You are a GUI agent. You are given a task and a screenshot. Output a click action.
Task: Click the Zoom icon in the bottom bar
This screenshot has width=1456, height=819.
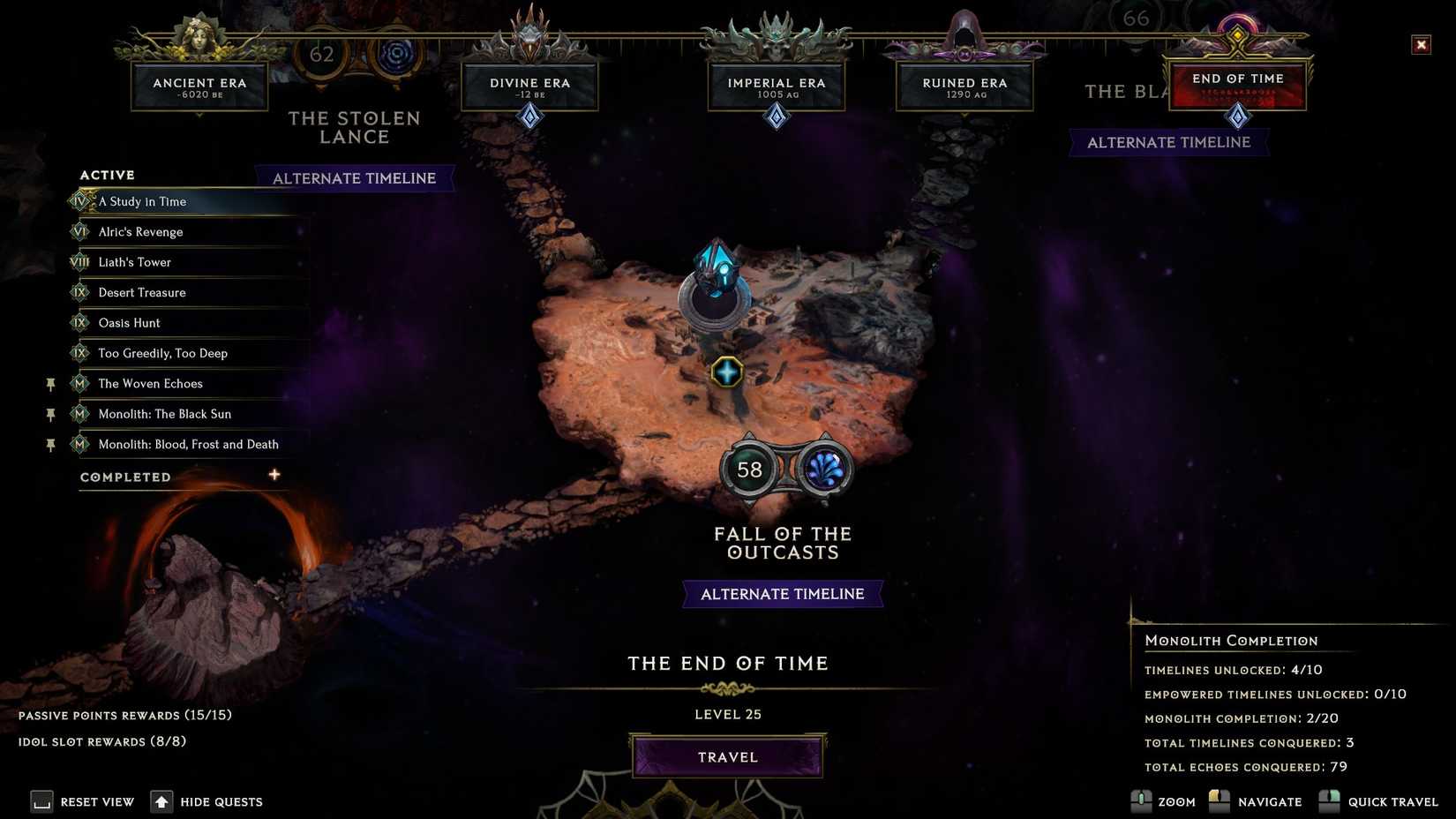point(1142,801)
